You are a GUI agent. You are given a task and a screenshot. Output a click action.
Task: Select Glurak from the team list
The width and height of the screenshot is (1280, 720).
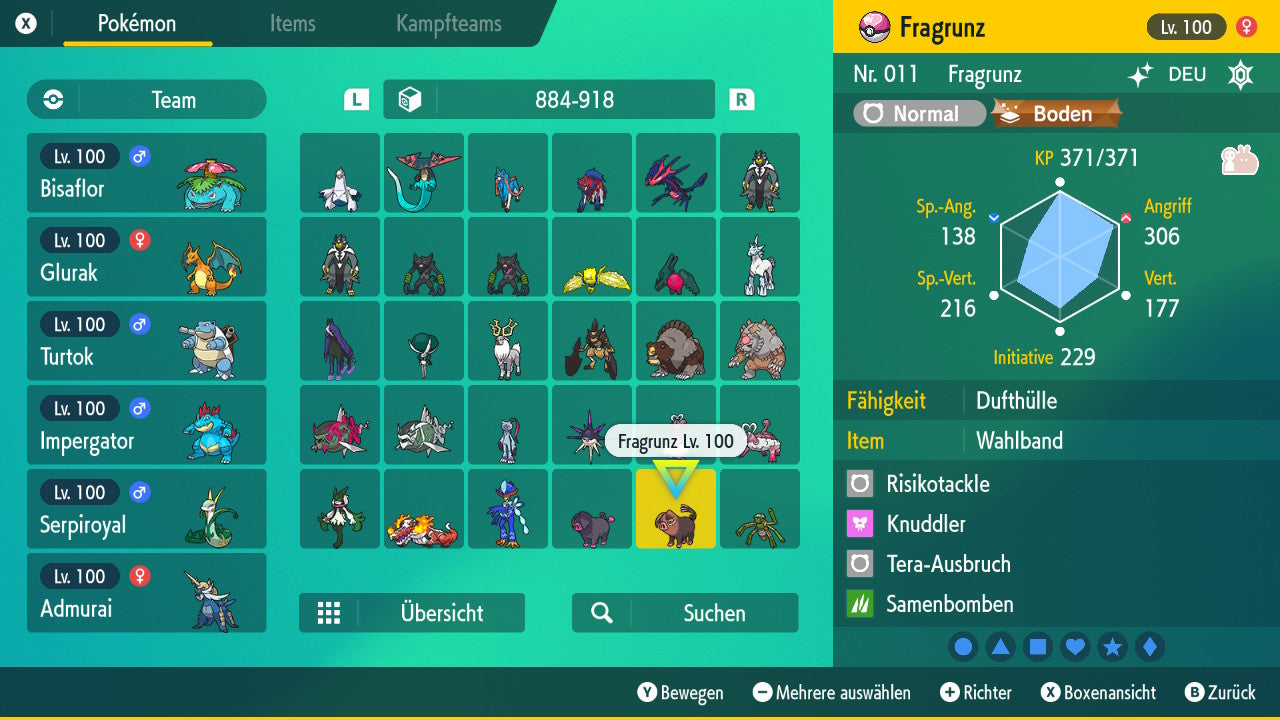[x=146, y=257]
